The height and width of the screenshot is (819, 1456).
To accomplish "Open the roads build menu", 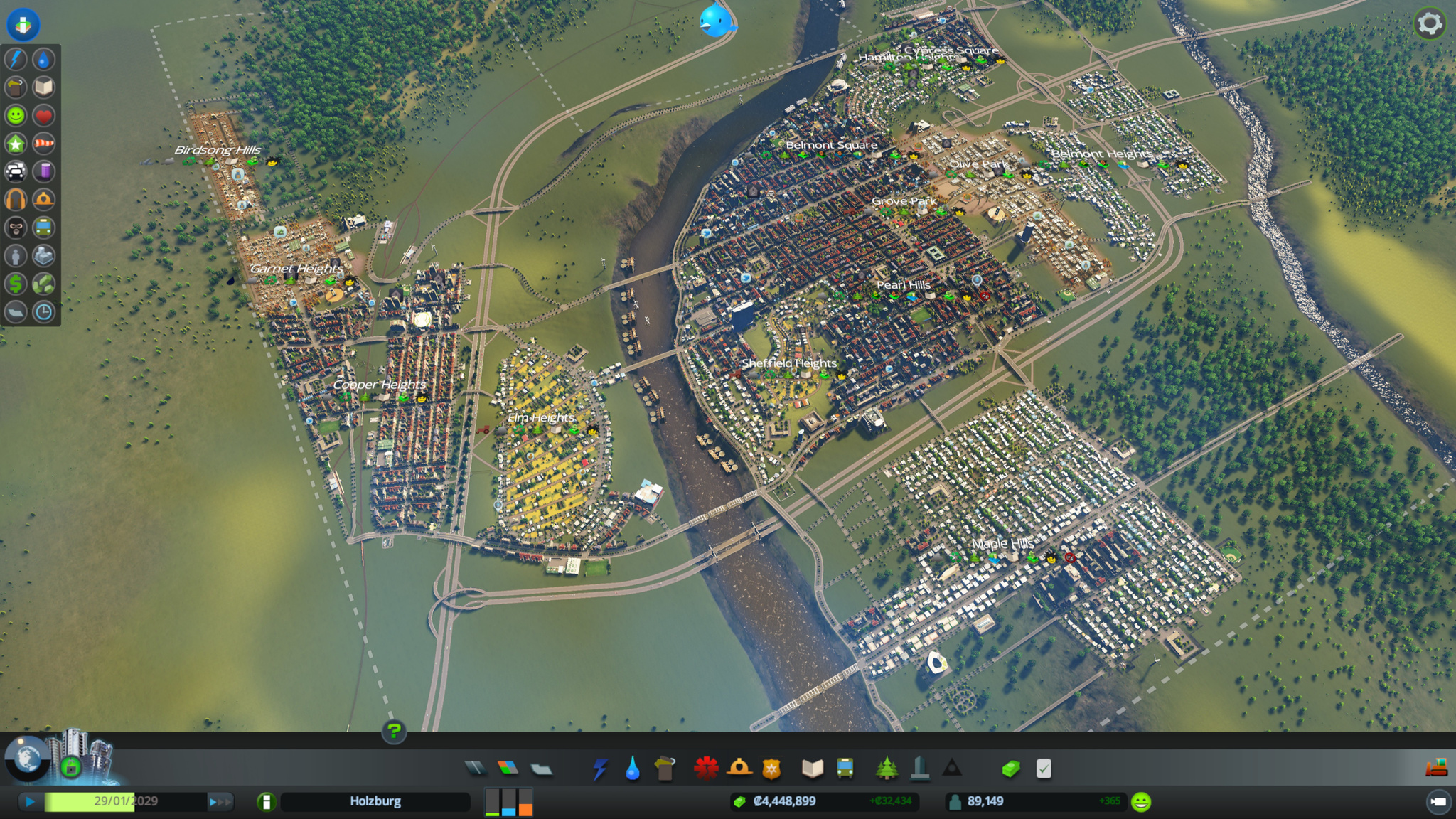I will (x=476, y=768).
